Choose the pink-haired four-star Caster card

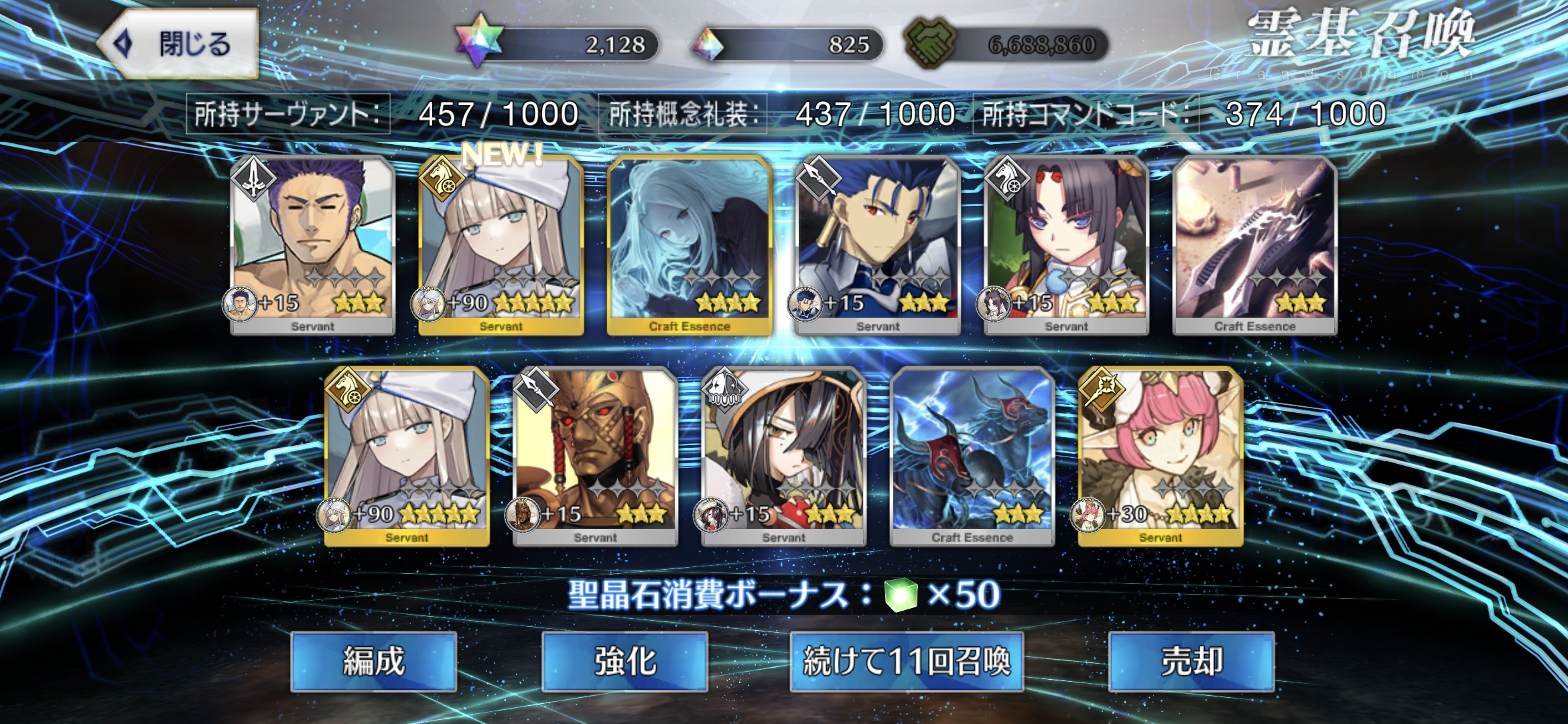pos(1161,457)
